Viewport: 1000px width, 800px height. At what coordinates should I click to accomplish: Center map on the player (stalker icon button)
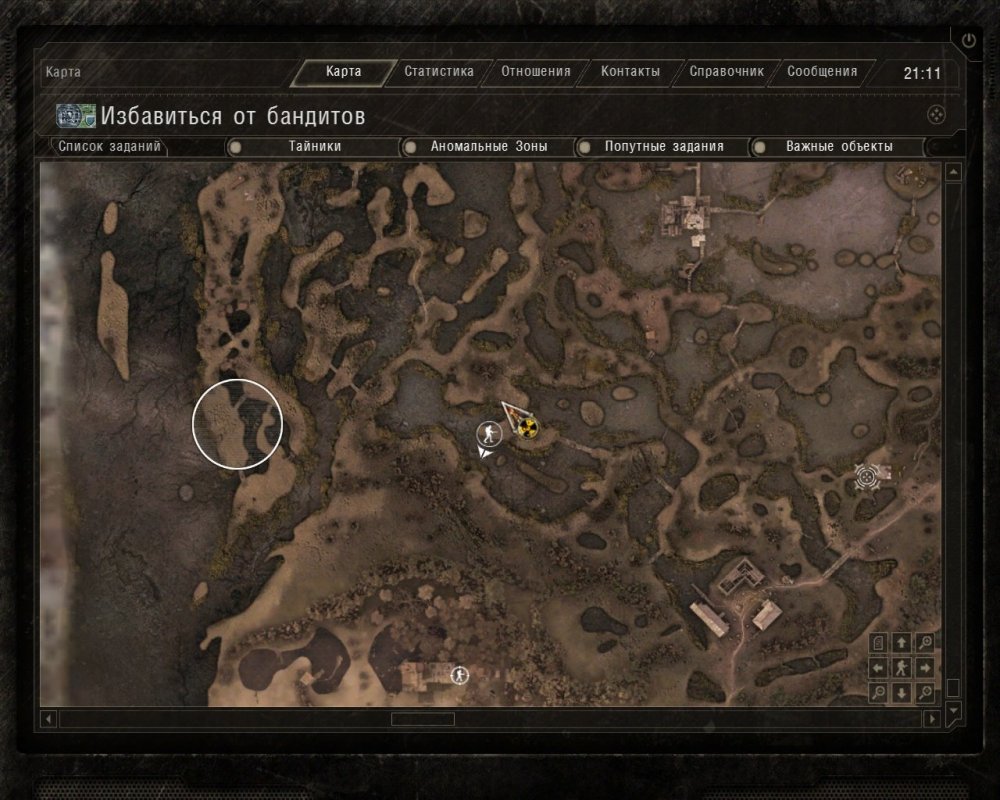[x=902, y=667]
